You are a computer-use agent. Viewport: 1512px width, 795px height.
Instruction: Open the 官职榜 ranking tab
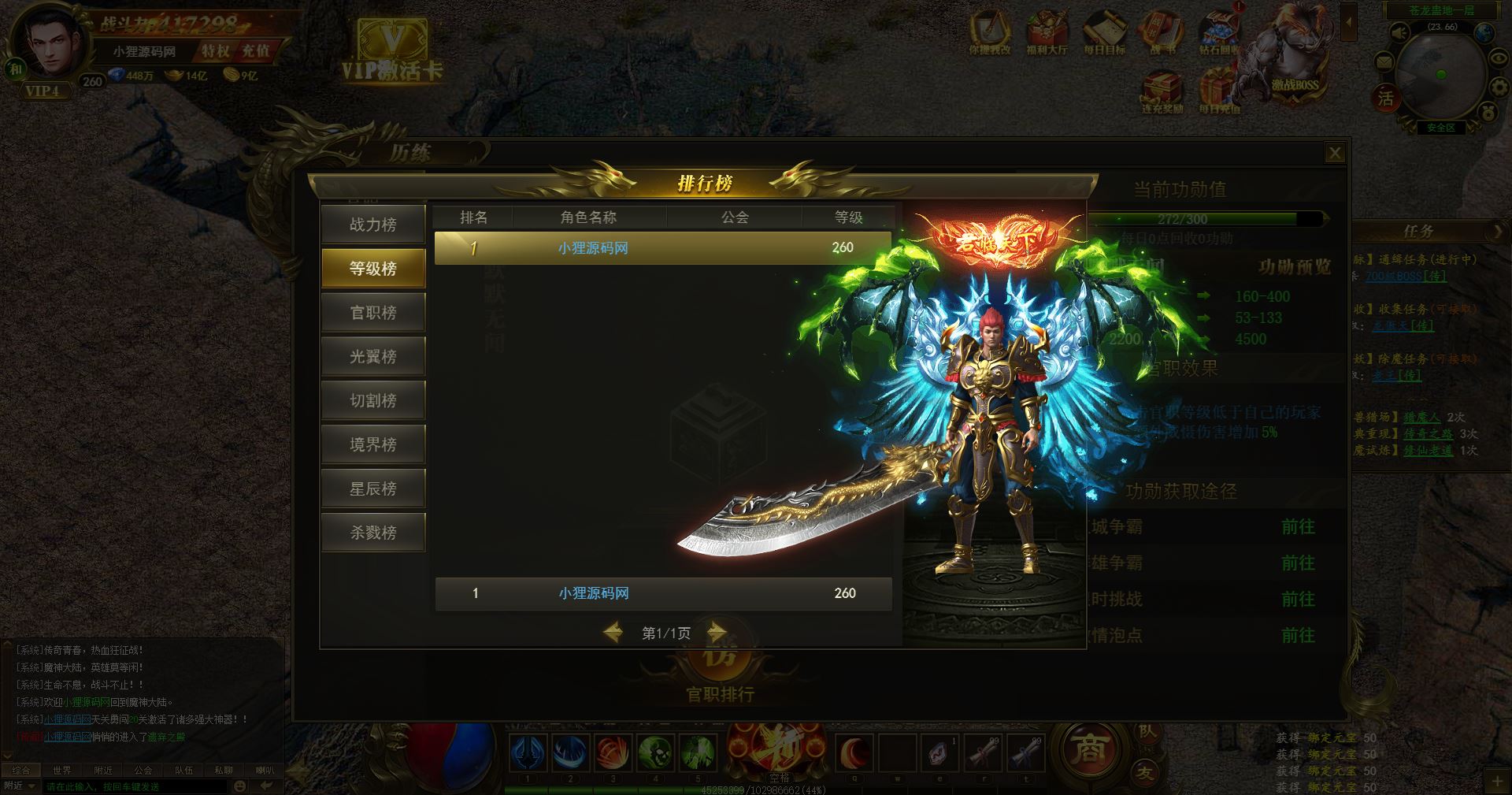click(x=373, y=313)
